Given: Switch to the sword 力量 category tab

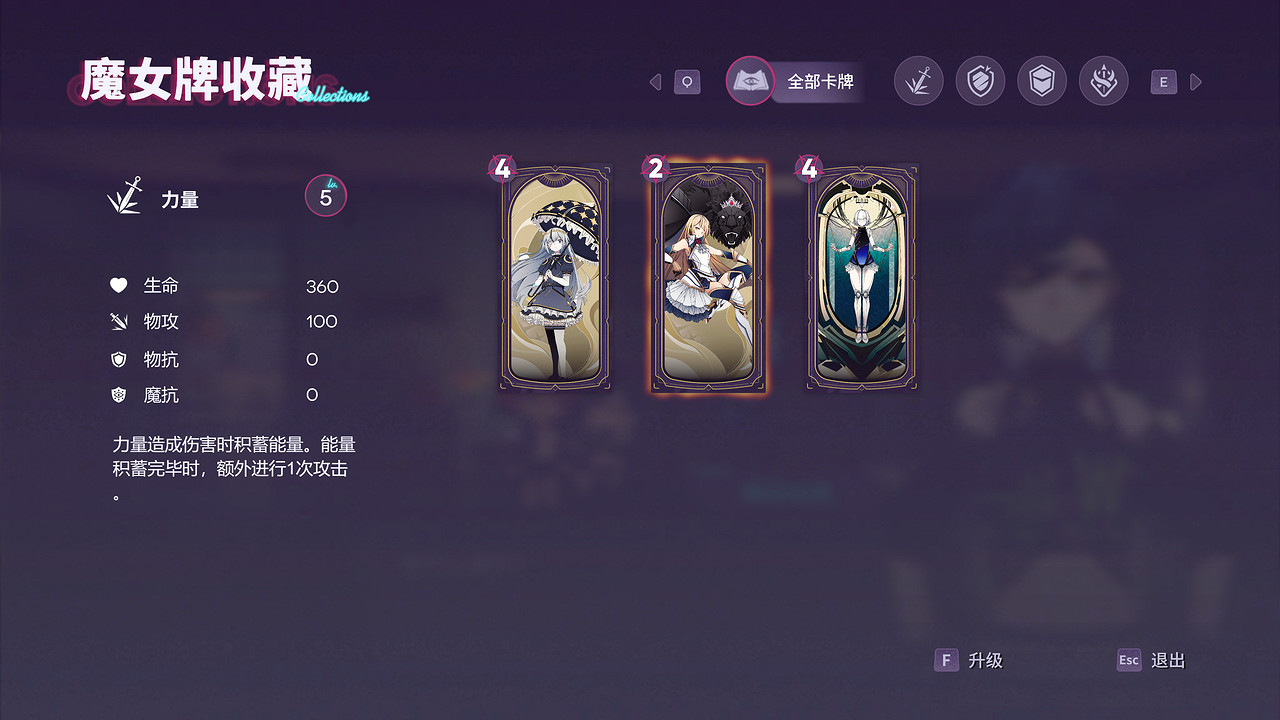Looking at the screenshot, I should [918, 81].
